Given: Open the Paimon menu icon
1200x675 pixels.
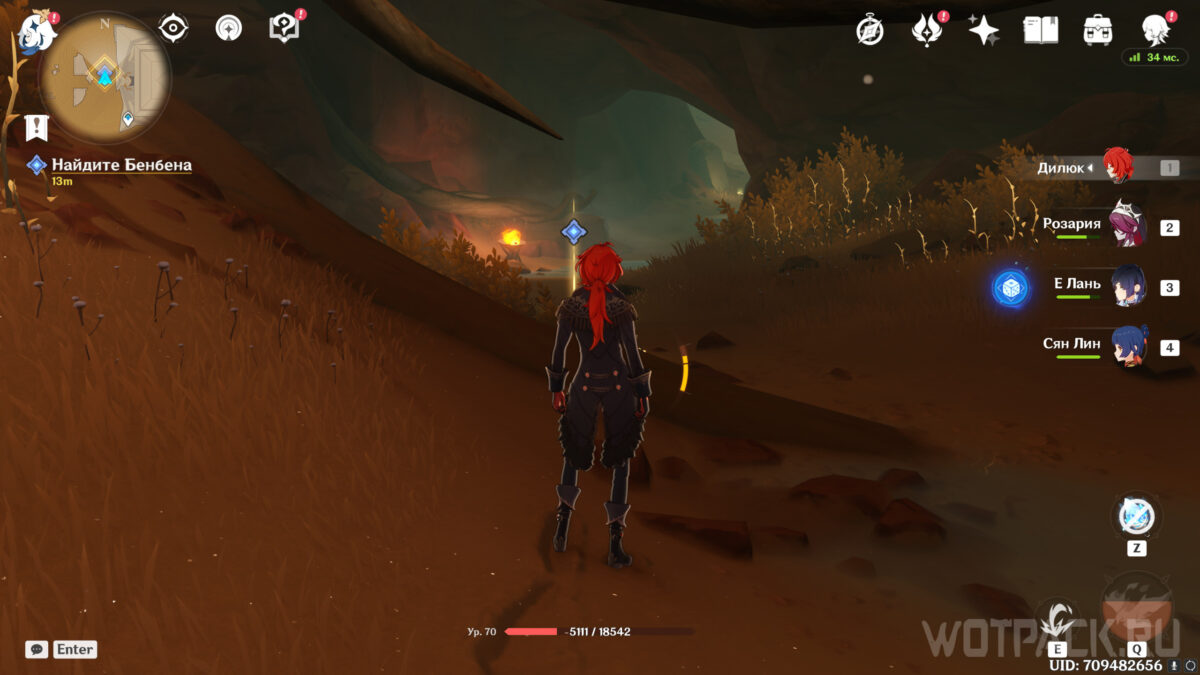Looking at the screenshot, I should (x=37, y=32).
